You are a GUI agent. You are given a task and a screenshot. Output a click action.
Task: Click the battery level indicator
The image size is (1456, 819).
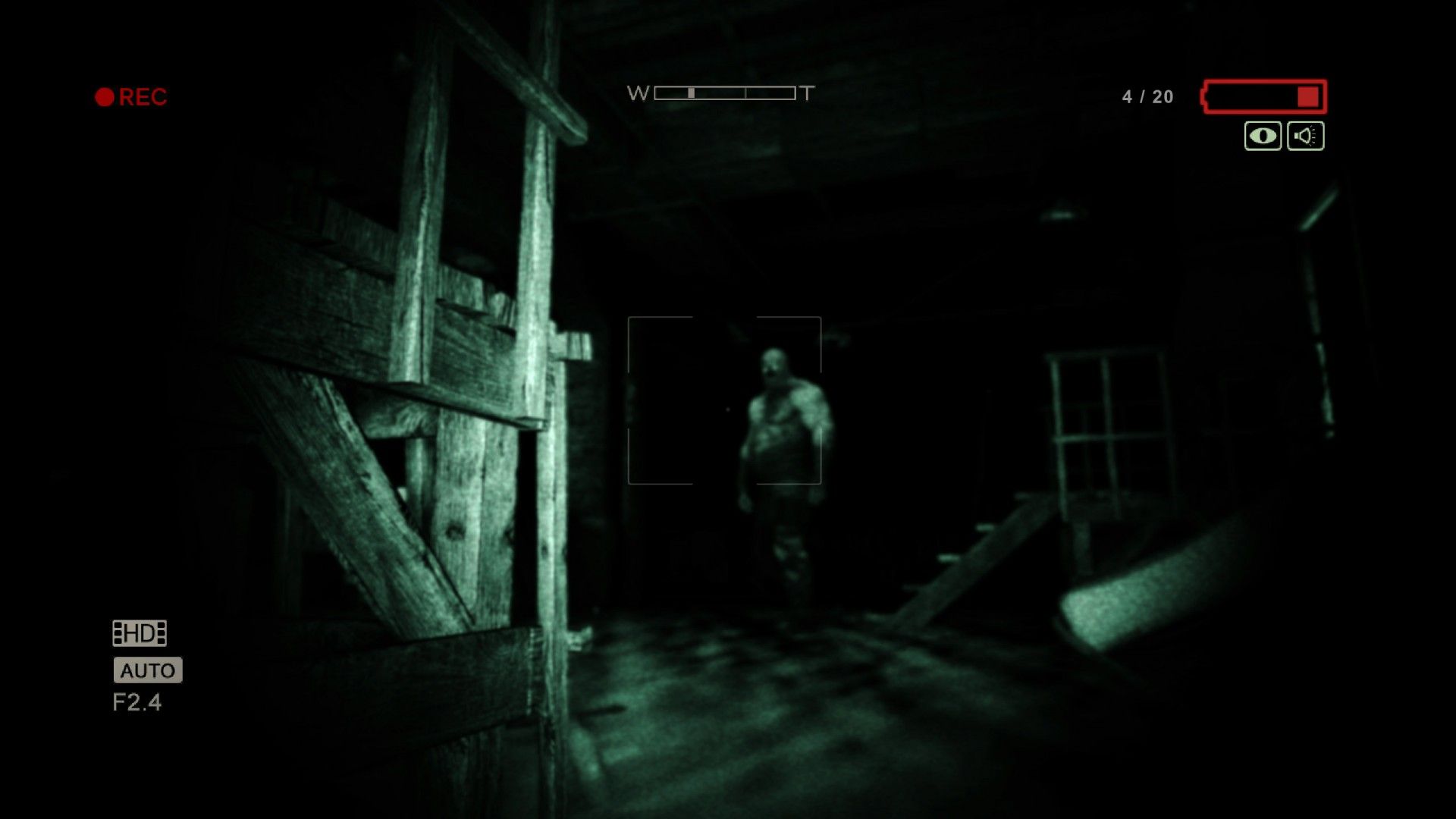tap(1263, 96)
